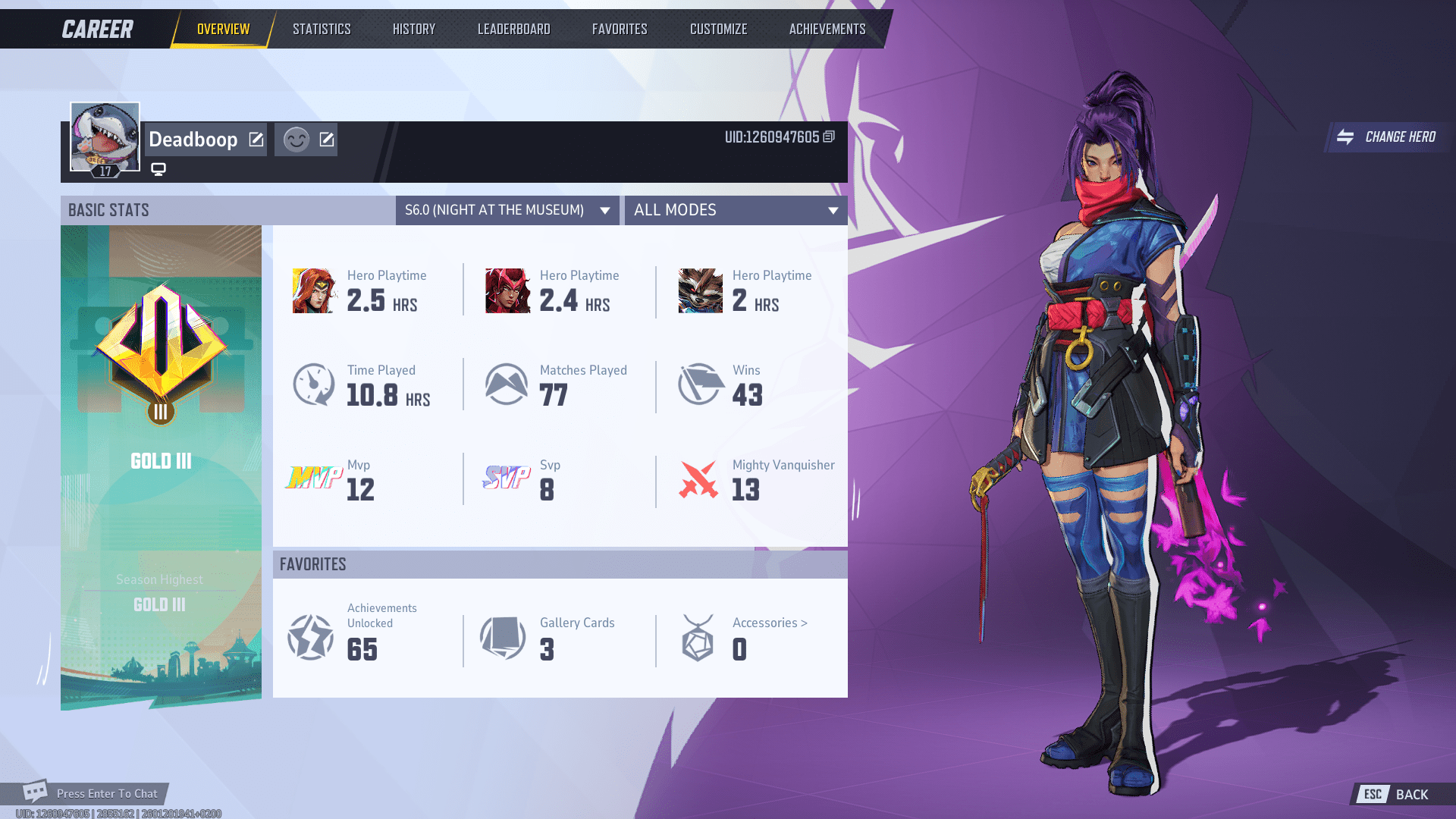Open the All Modes dropdown

[735, 210]
